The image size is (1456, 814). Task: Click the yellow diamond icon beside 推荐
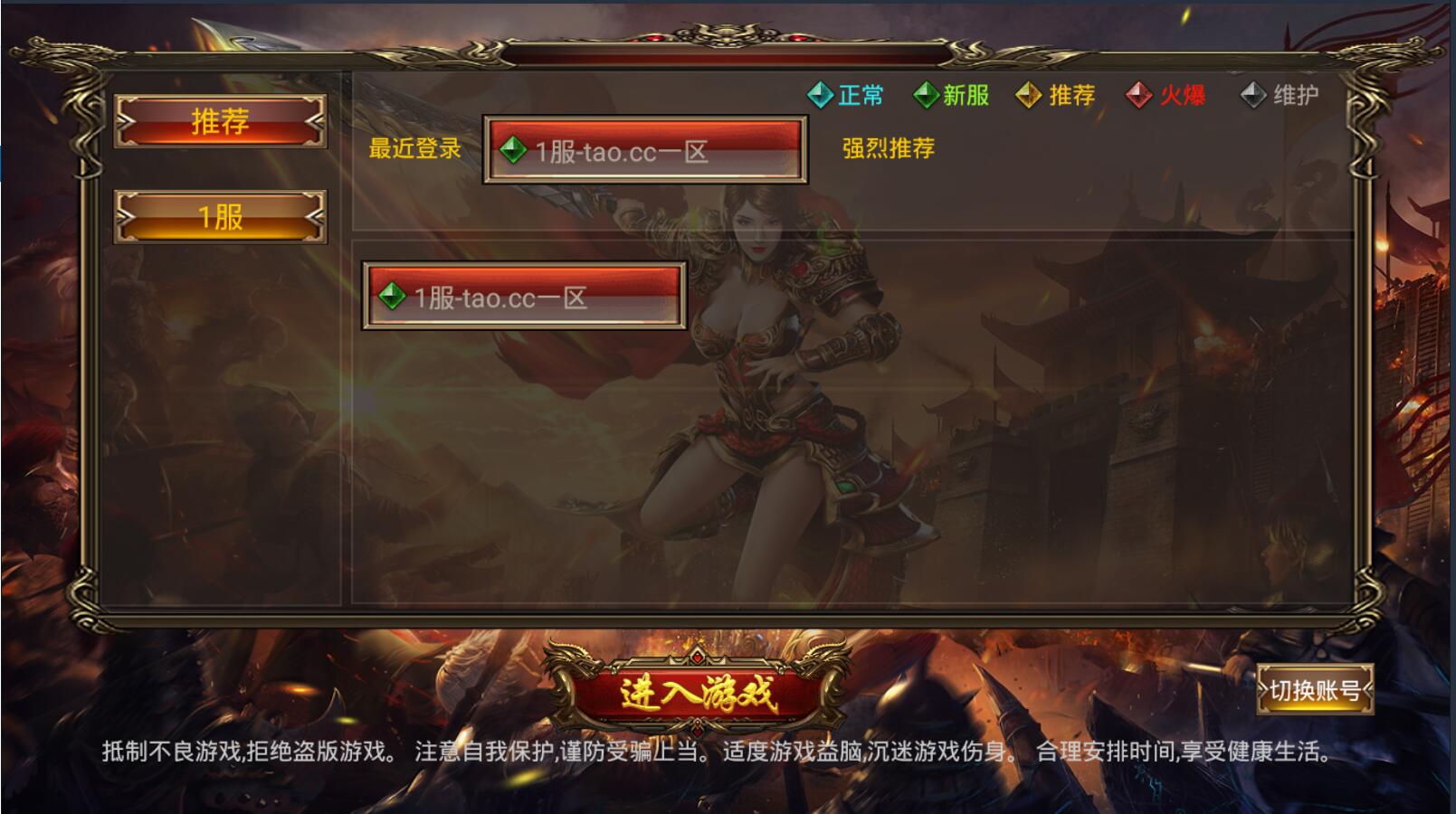1028,93
